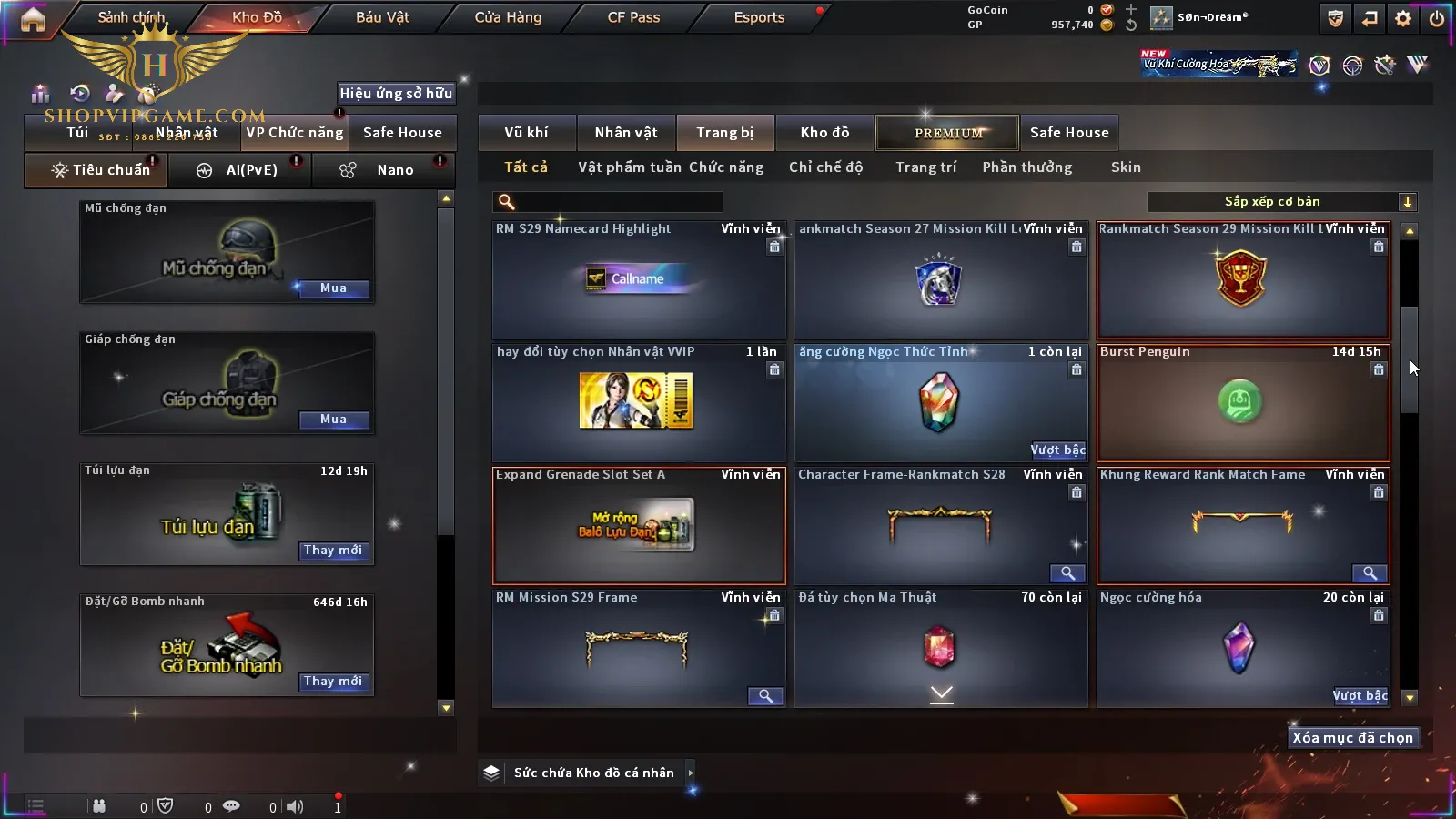The height and width of the screenshot is (819, 1456).
Task: Click Xóa mục đã chọn button
Action: click(x=1352, y=738)
